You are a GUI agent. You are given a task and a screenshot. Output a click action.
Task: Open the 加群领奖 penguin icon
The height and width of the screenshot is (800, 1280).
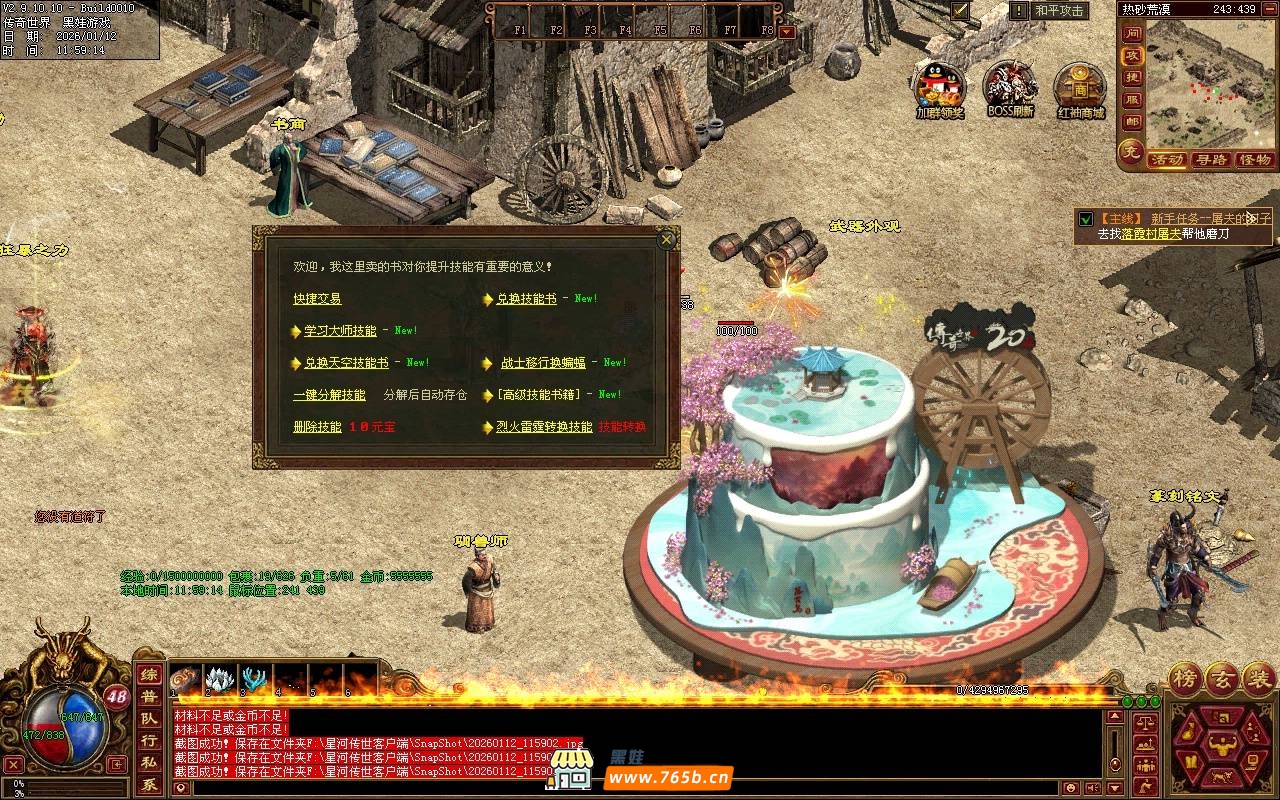coord(940,86)
